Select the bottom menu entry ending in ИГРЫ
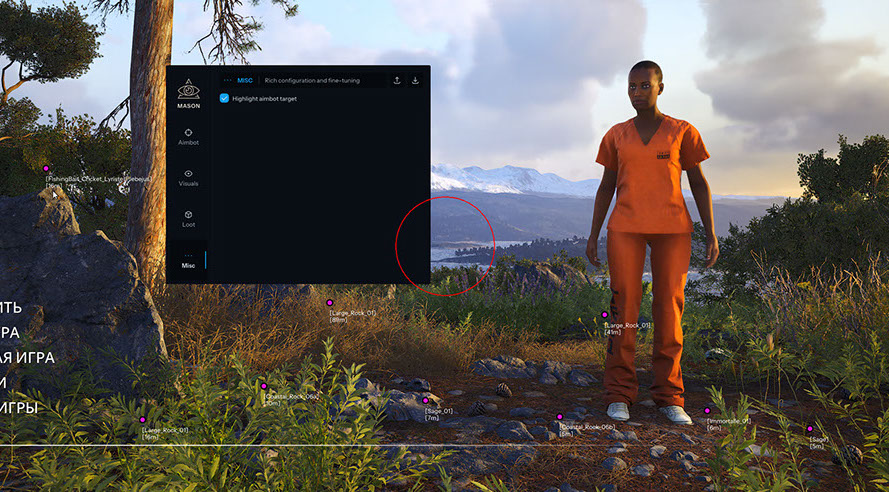889x492 pixels. [19, 407]
